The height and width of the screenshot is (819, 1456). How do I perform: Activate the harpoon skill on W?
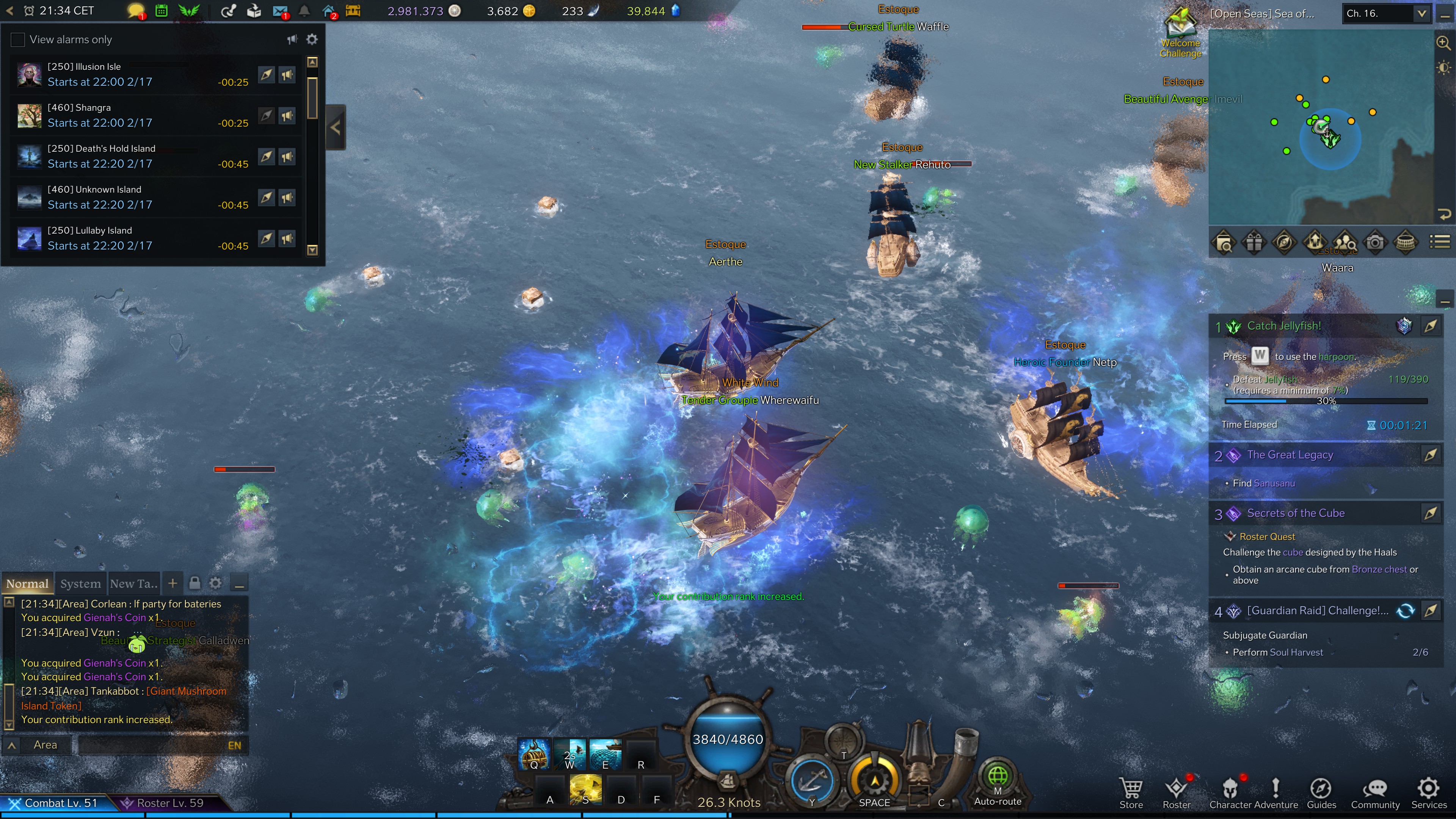[570, 755]
